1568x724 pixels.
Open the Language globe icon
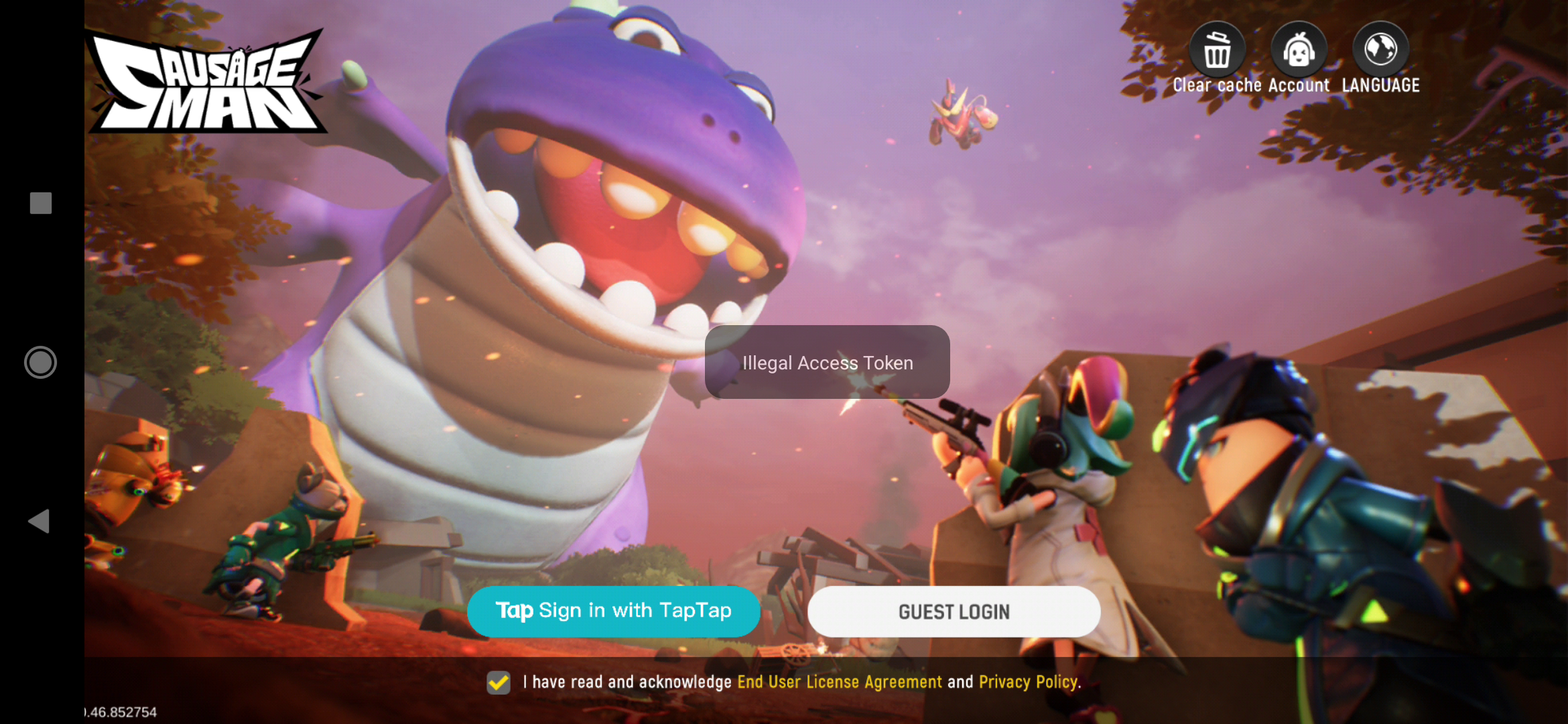[1380, 50]
